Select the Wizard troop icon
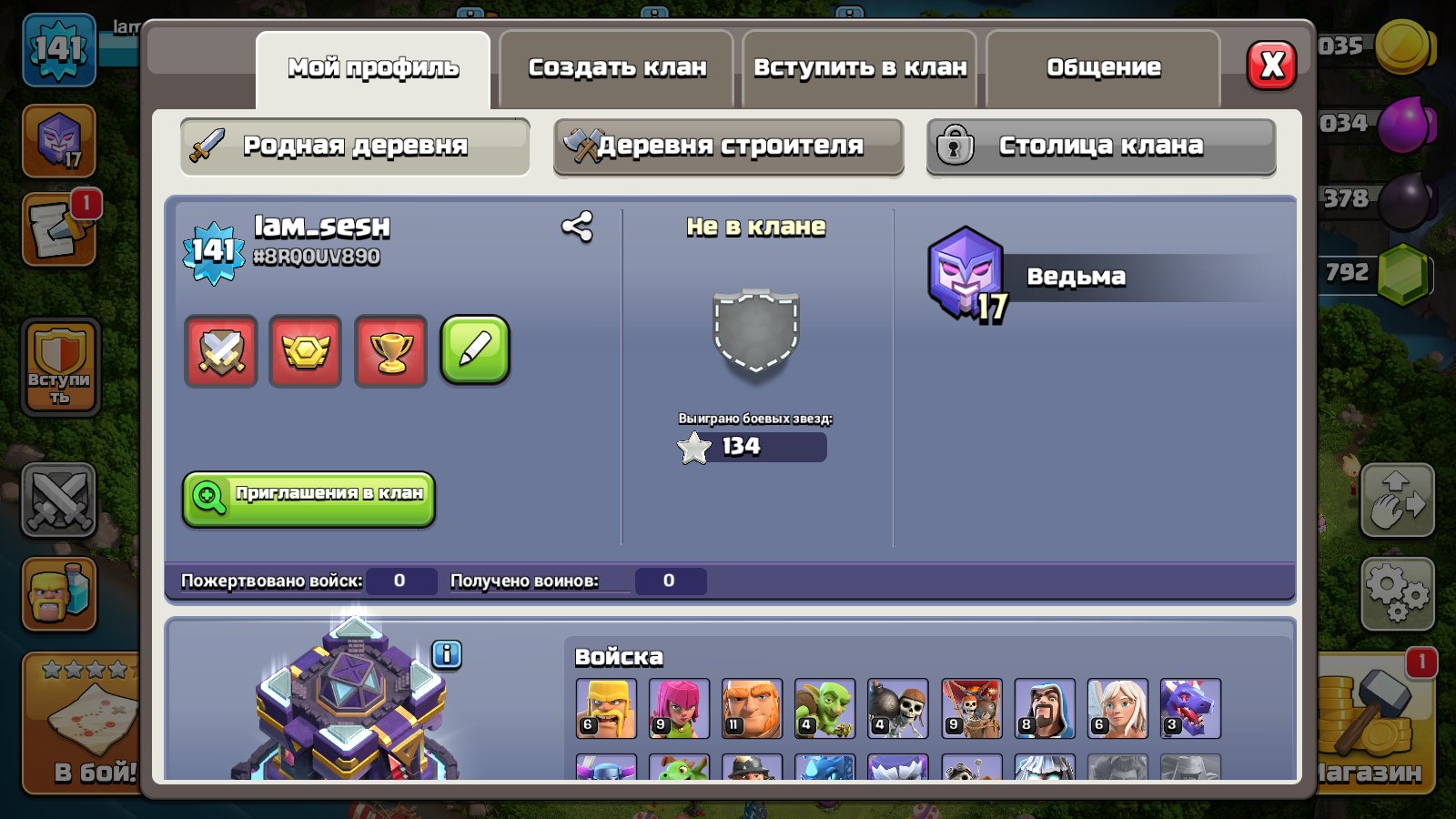This screenshot has height=819, width=1456. tap(1044, 709)
